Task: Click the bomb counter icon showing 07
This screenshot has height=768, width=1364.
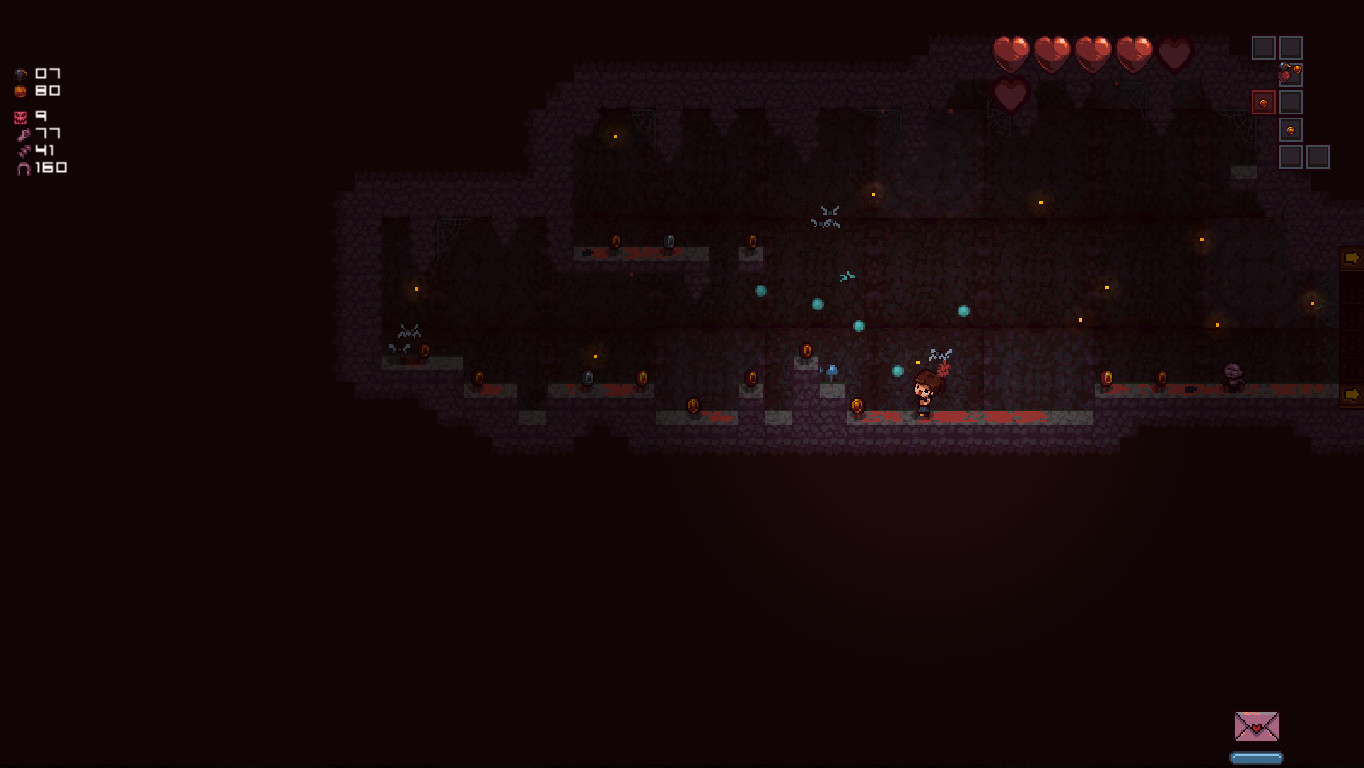Action: (x=19, y=74)
